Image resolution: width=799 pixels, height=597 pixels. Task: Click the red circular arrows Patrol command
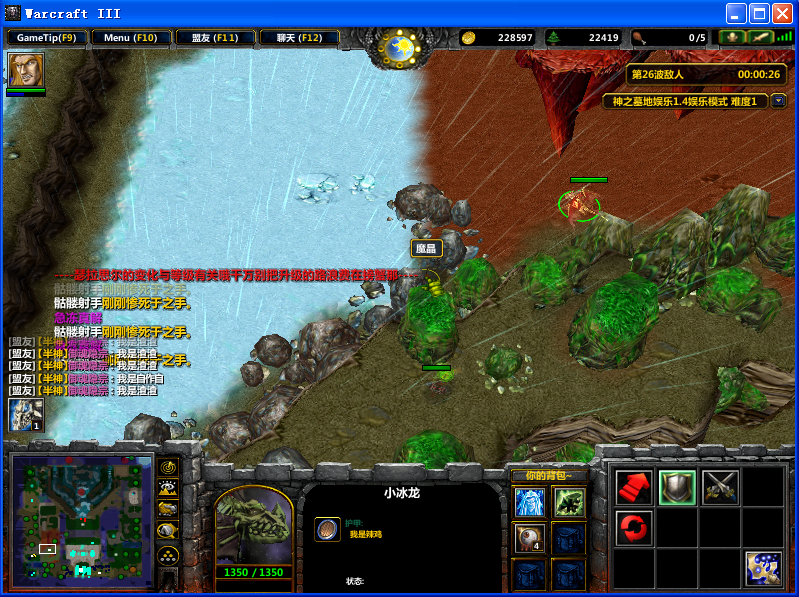[x=633, y=527]
